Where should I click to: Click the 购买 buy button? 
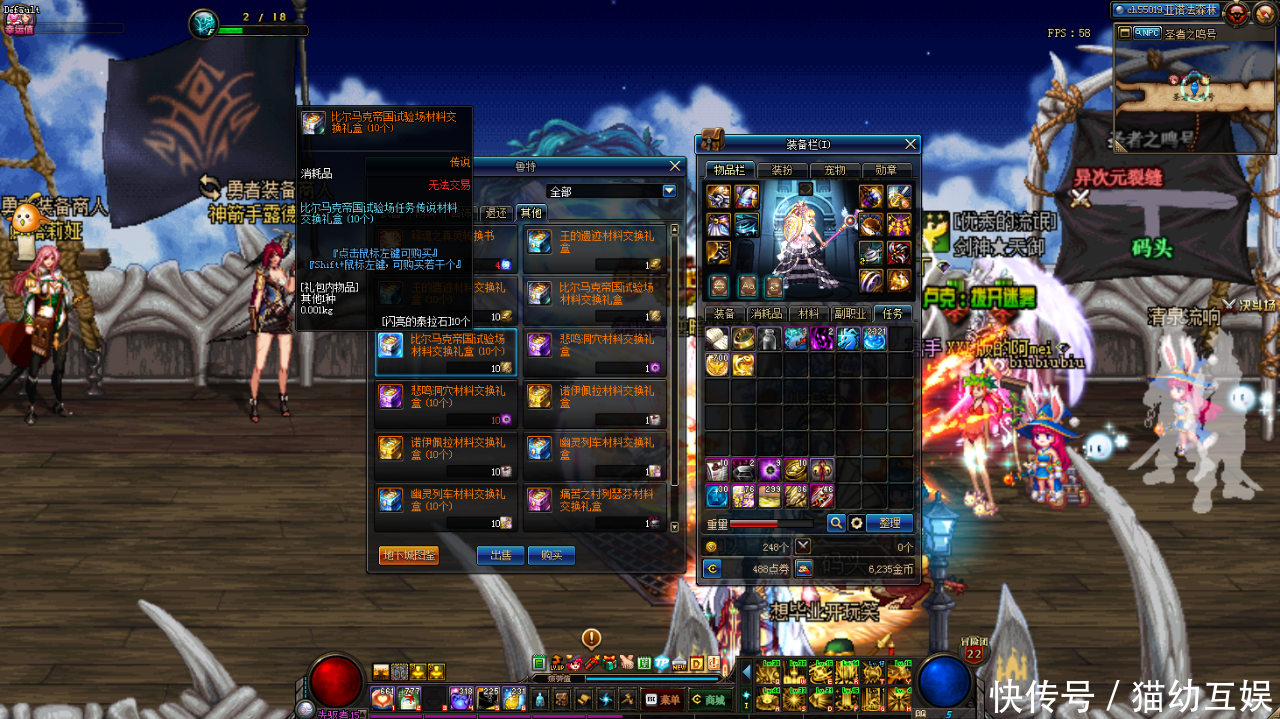(x=552, y=555)
